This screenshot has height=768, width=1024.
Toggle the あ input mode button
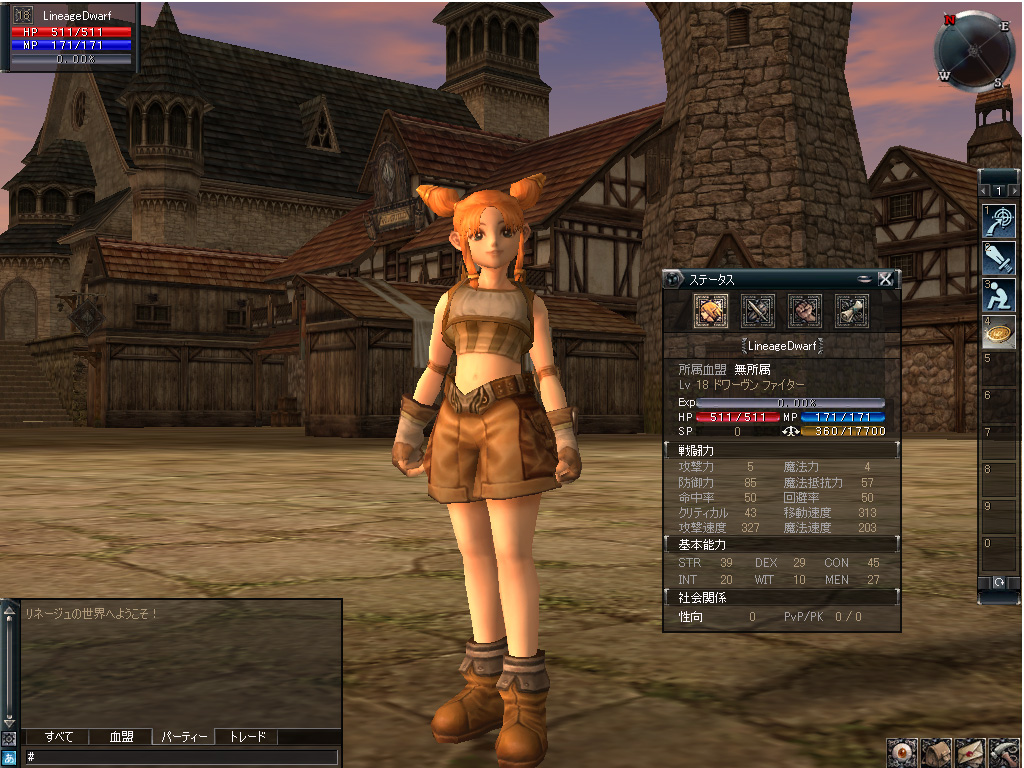(x=9, y=757)
